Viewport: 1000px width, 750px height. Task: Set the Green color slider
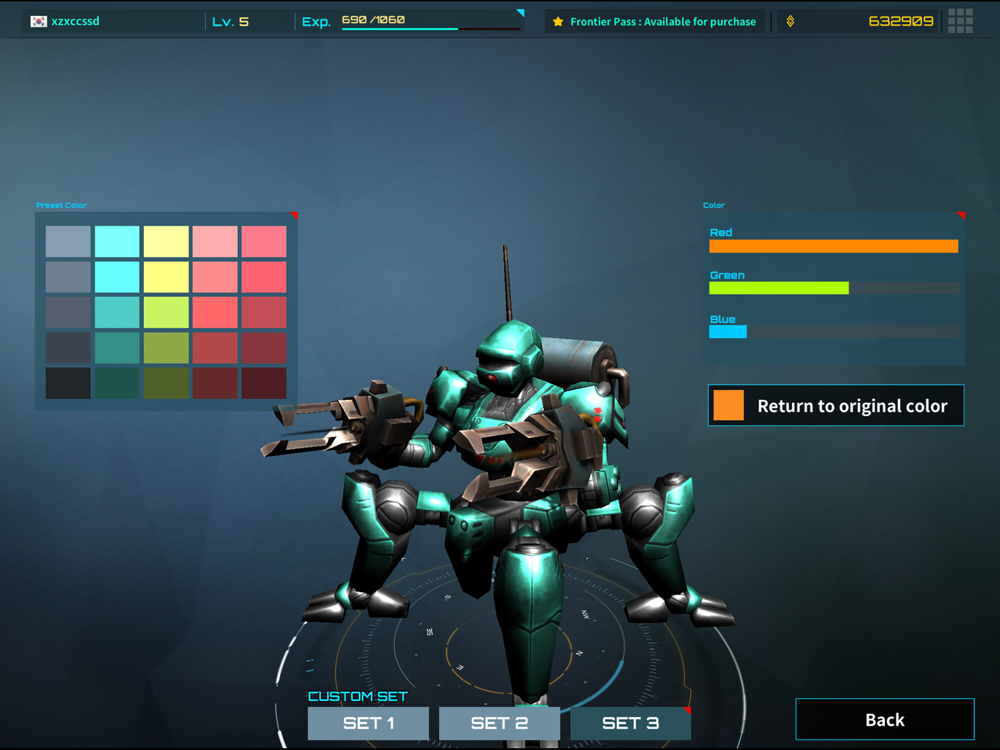tap(833, 288)
